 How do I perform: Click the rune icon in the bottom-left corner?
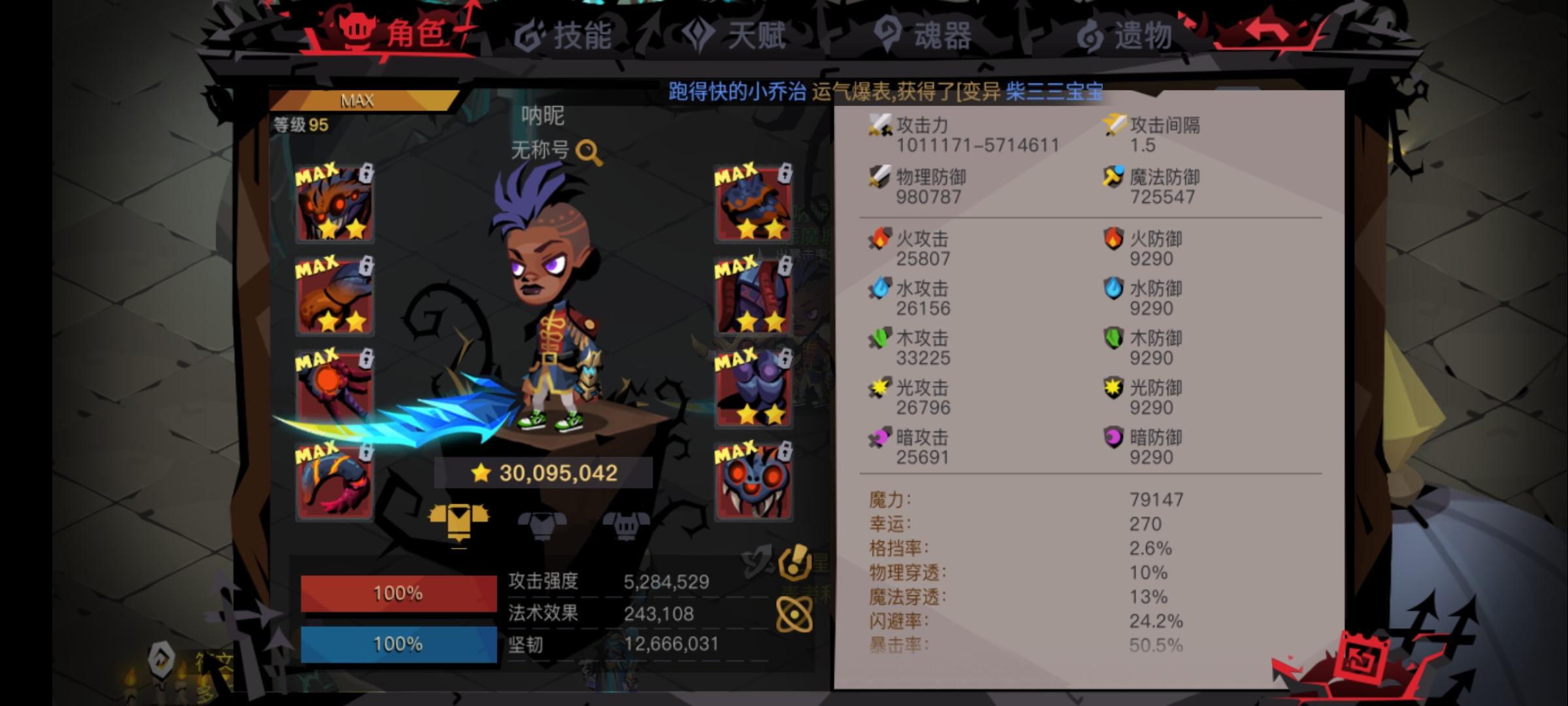click(x=159, y=660)
